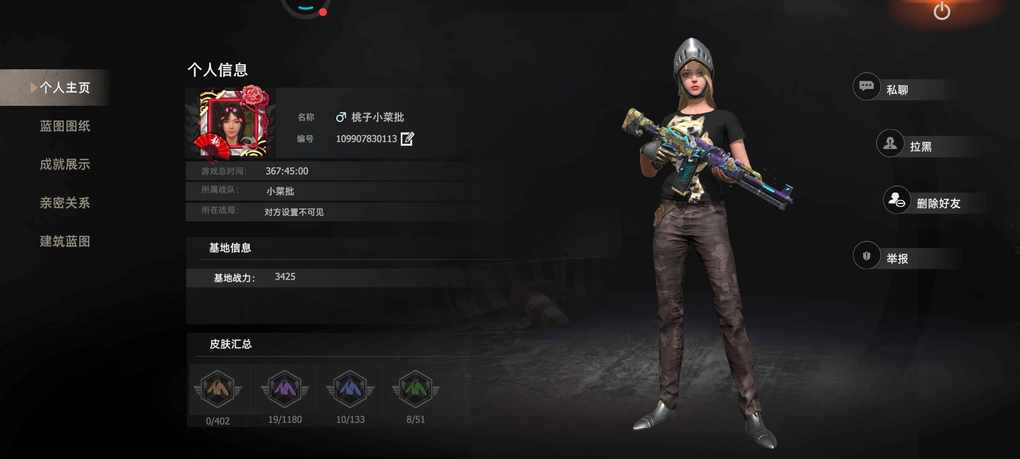
Task: Select the orange skin badge showing 0/402
Action: pos(218,389)
